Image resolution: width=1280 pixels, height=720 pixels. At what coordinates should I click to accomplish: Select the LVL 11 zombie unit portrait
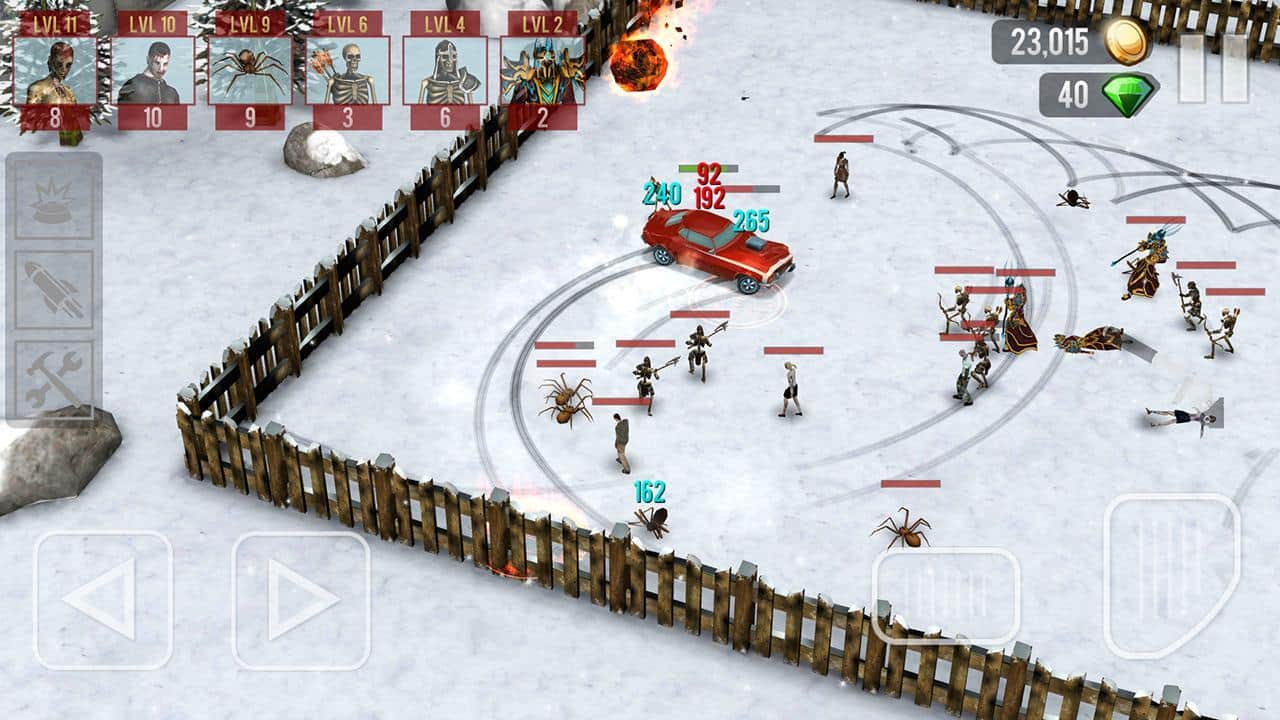[57, 70]
